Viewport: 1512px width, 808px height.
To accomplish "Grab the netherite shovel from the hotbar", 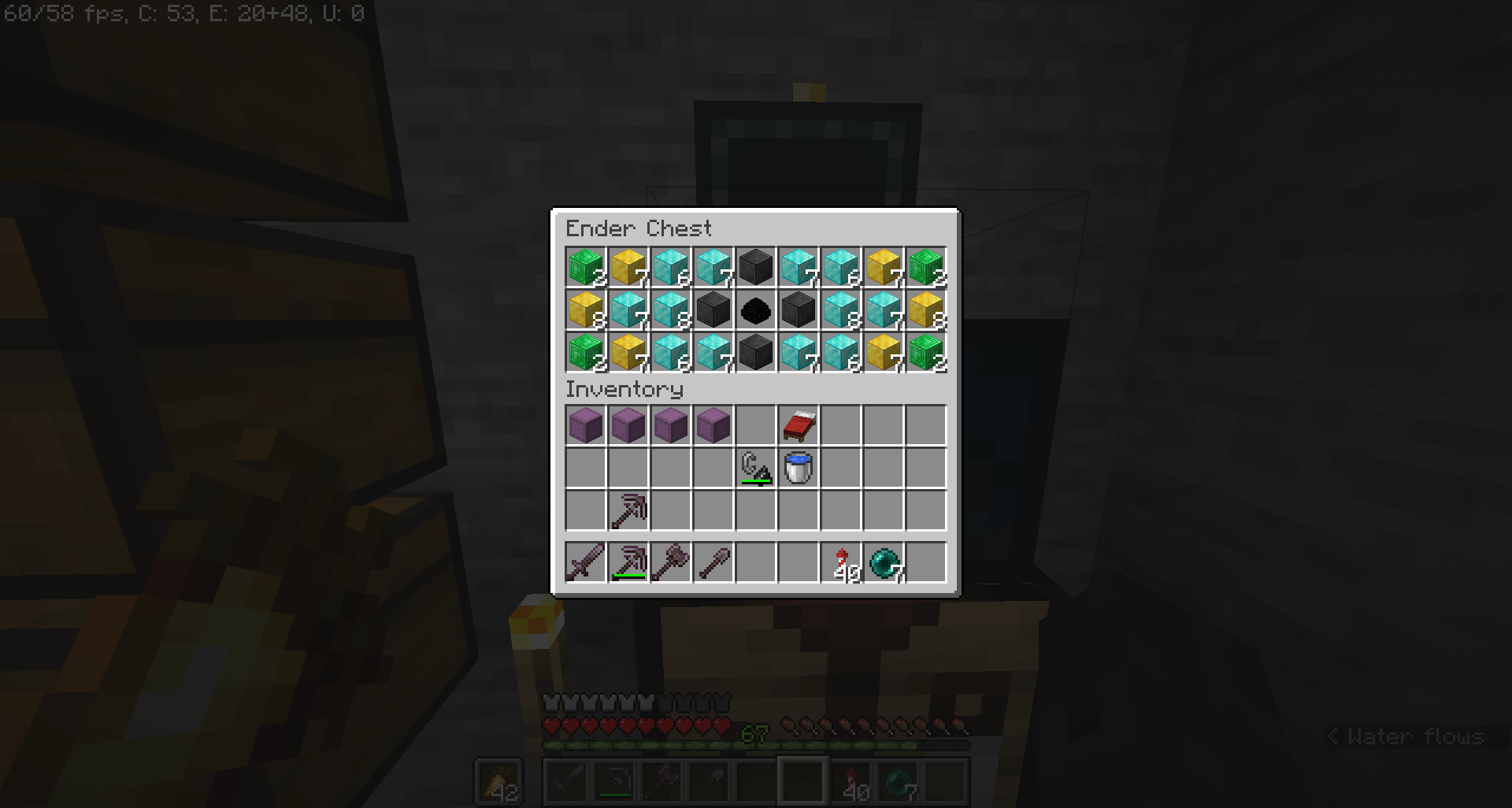I will tap(714, 563).
